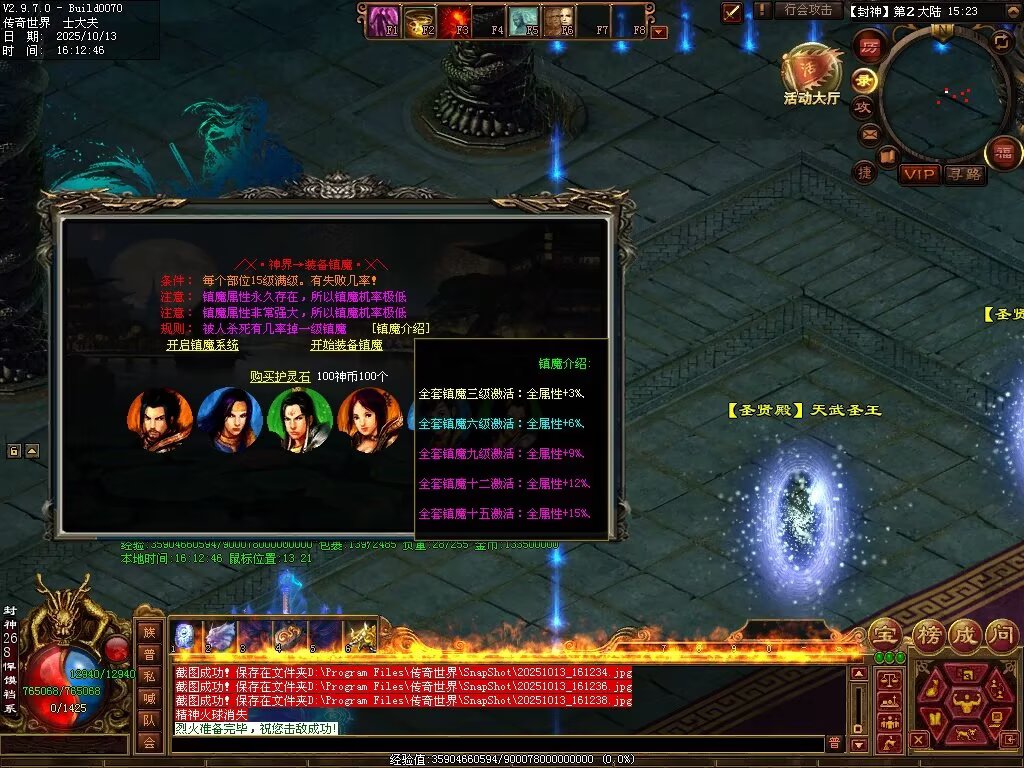1024x768 pixels.
Task: Use the F3 fire skill icon
Action: [456, 19]
